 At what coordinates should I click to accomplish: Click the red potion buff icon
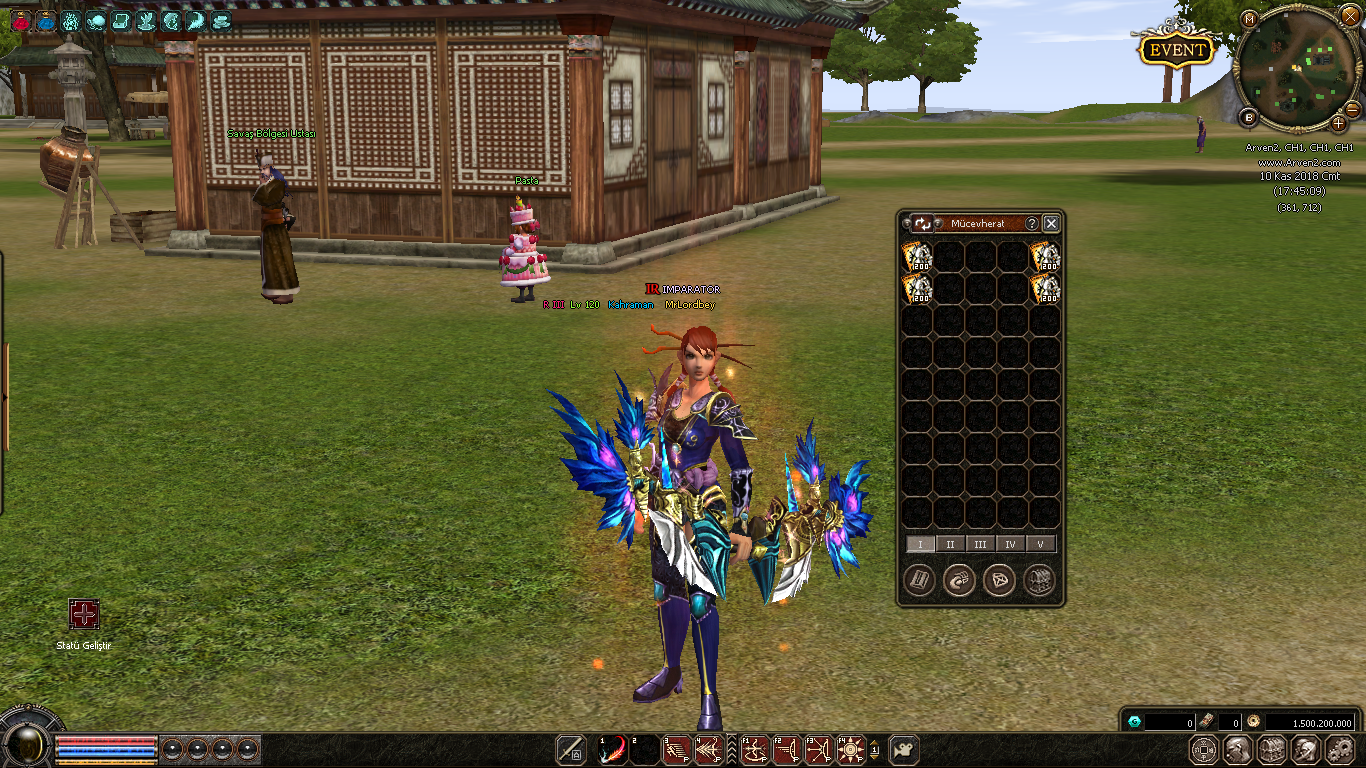pos(20,20)
